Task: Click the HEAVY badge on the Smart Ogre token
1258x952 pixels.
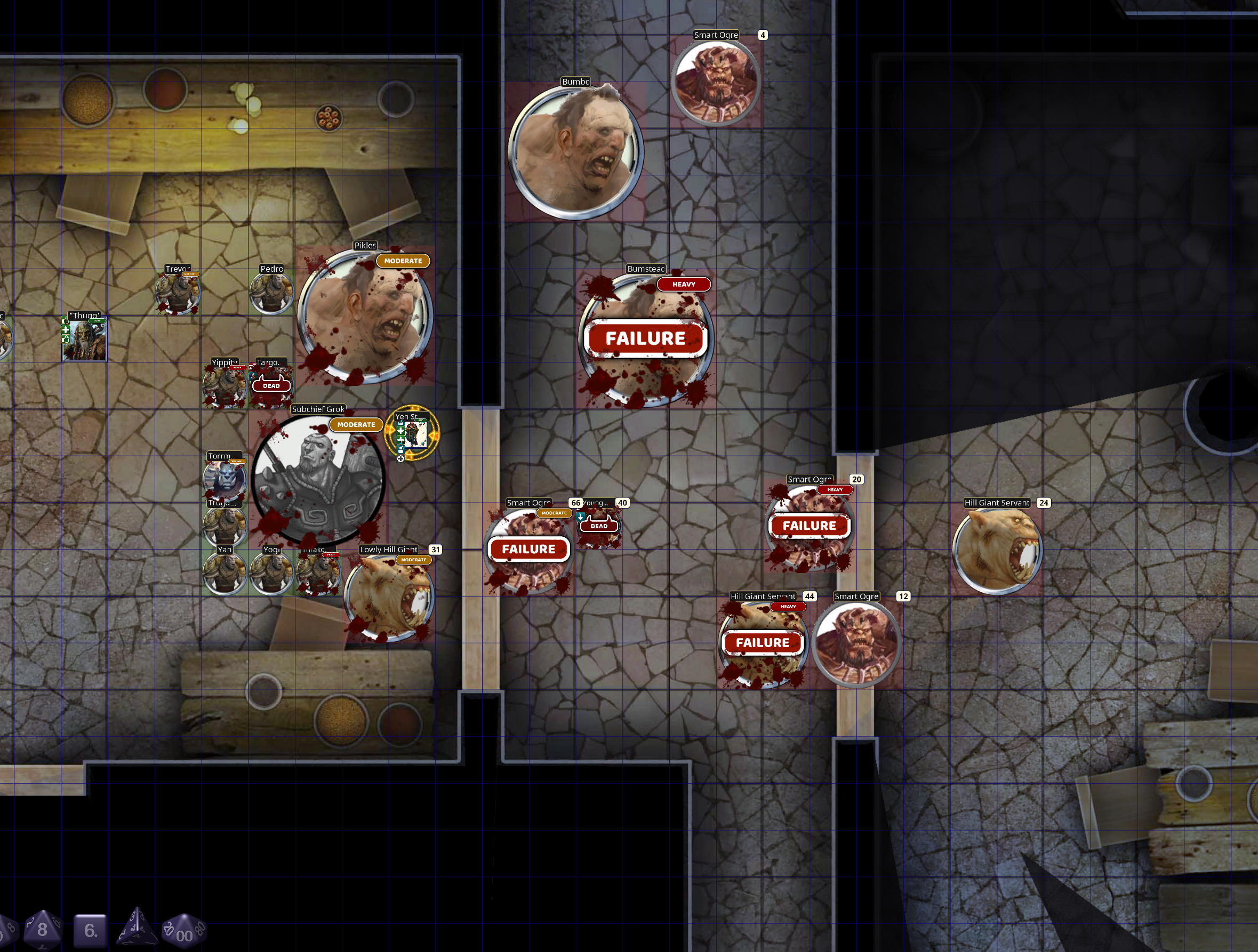Action: (835, 489)
